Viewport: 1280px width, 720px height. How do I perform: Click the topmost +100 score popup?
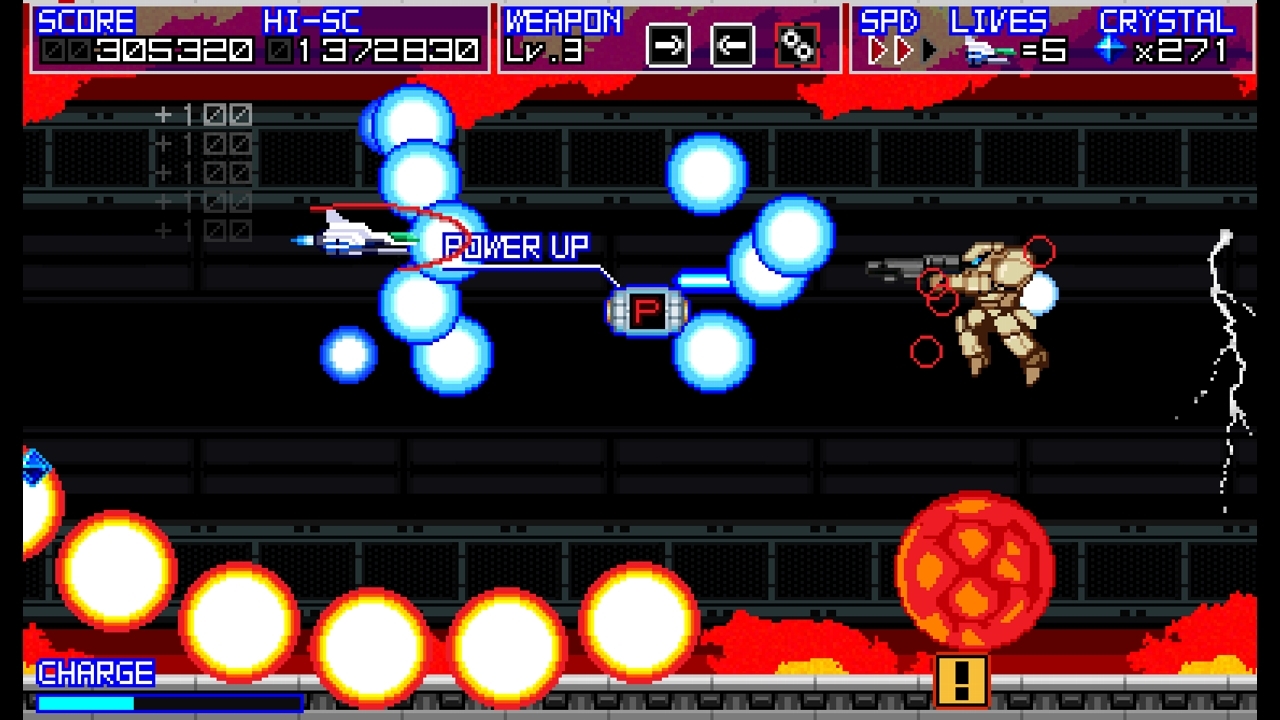(200, 113)
